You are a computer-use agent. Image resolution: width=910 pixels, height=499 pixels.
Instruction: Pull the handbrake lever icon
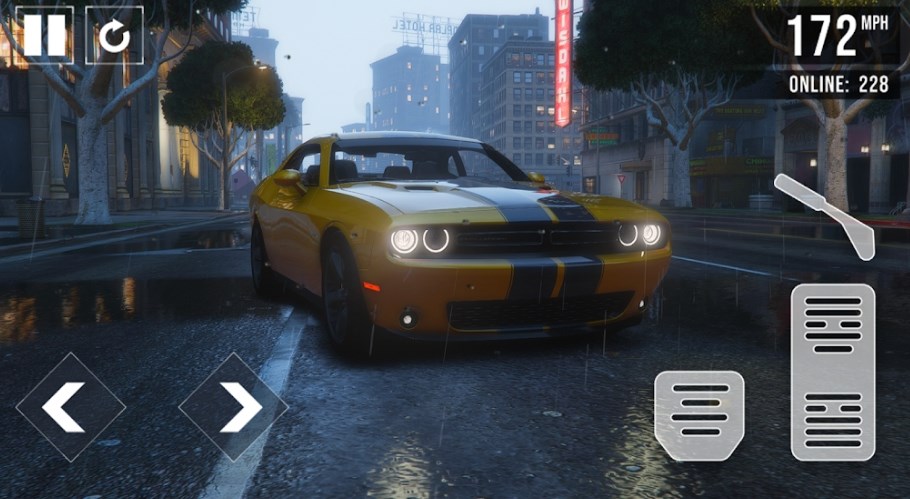click(x=824, y=213)
